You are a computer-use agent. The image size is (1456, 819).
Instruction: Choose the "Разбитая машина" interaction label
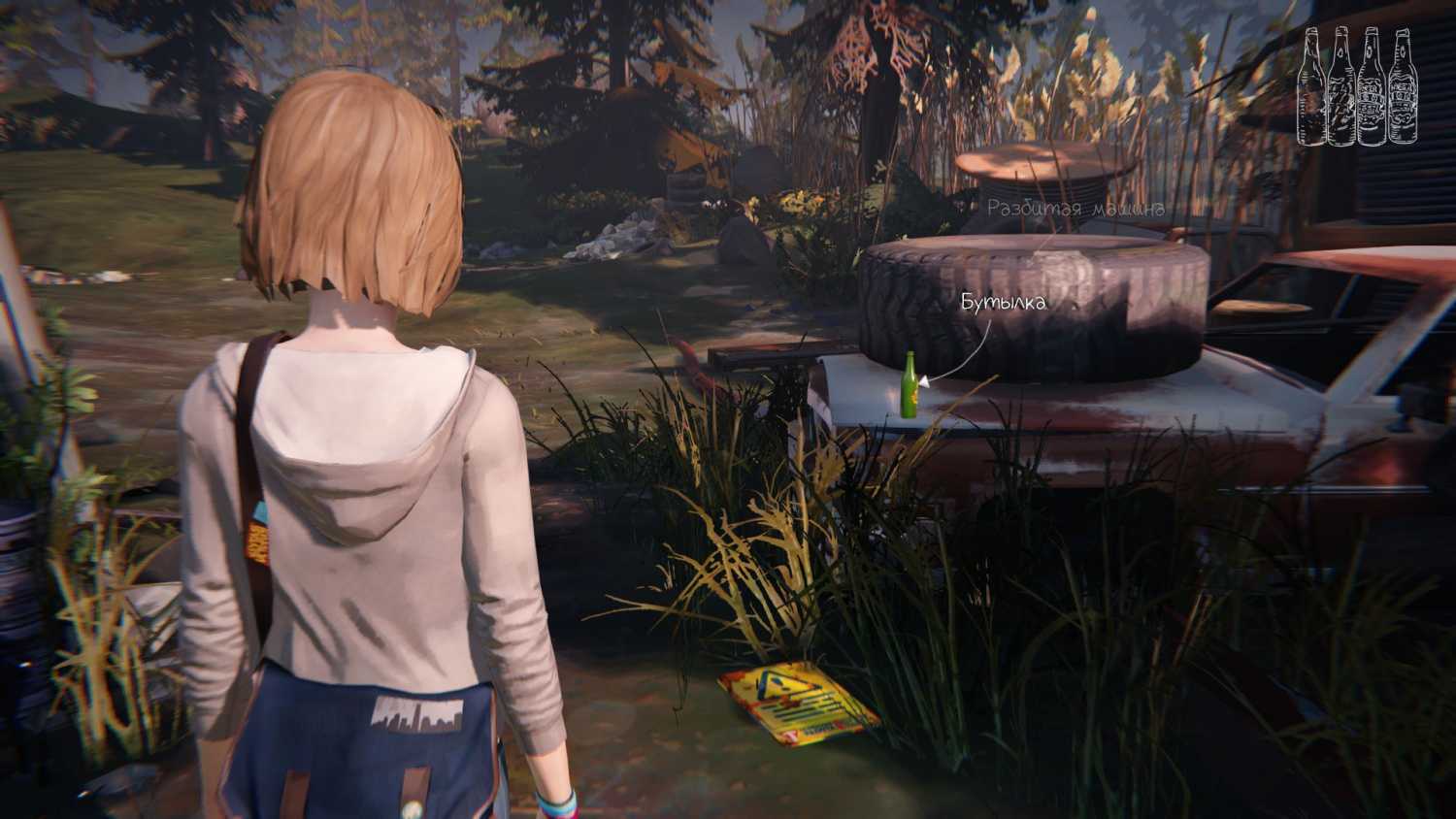pos(1075,209)
